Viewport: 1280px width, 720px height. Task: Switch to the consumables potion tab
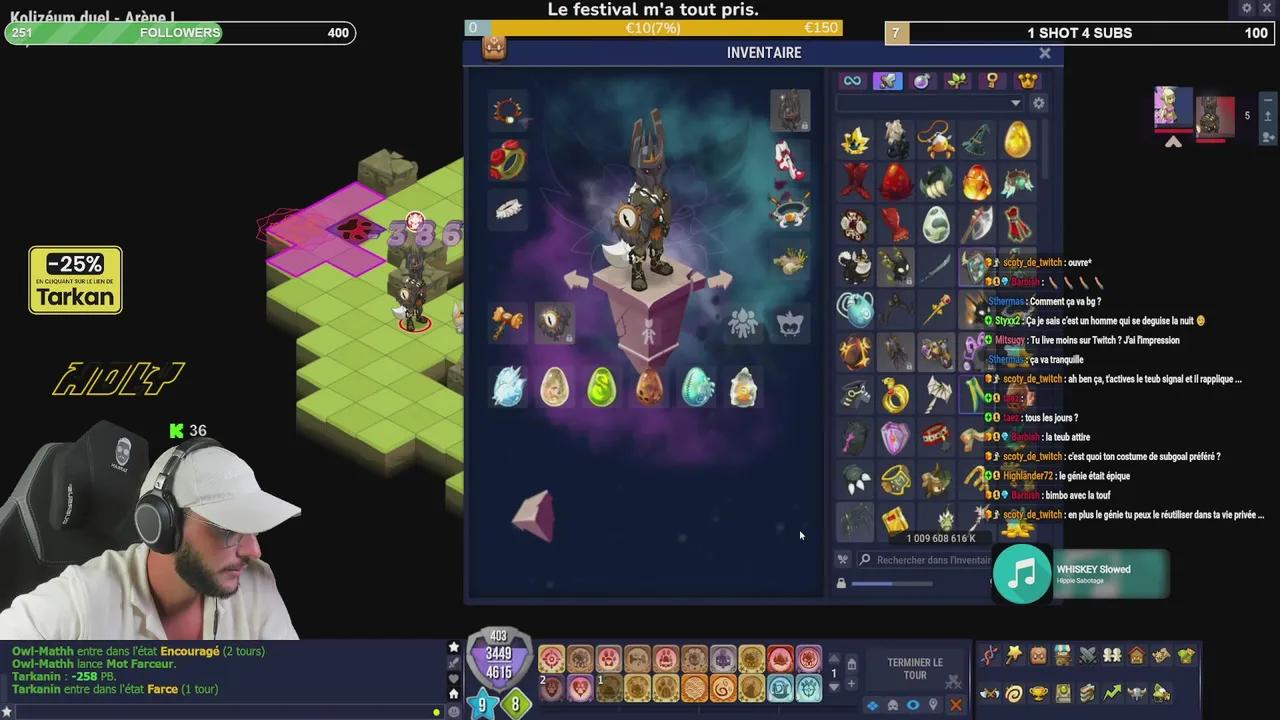922,81
